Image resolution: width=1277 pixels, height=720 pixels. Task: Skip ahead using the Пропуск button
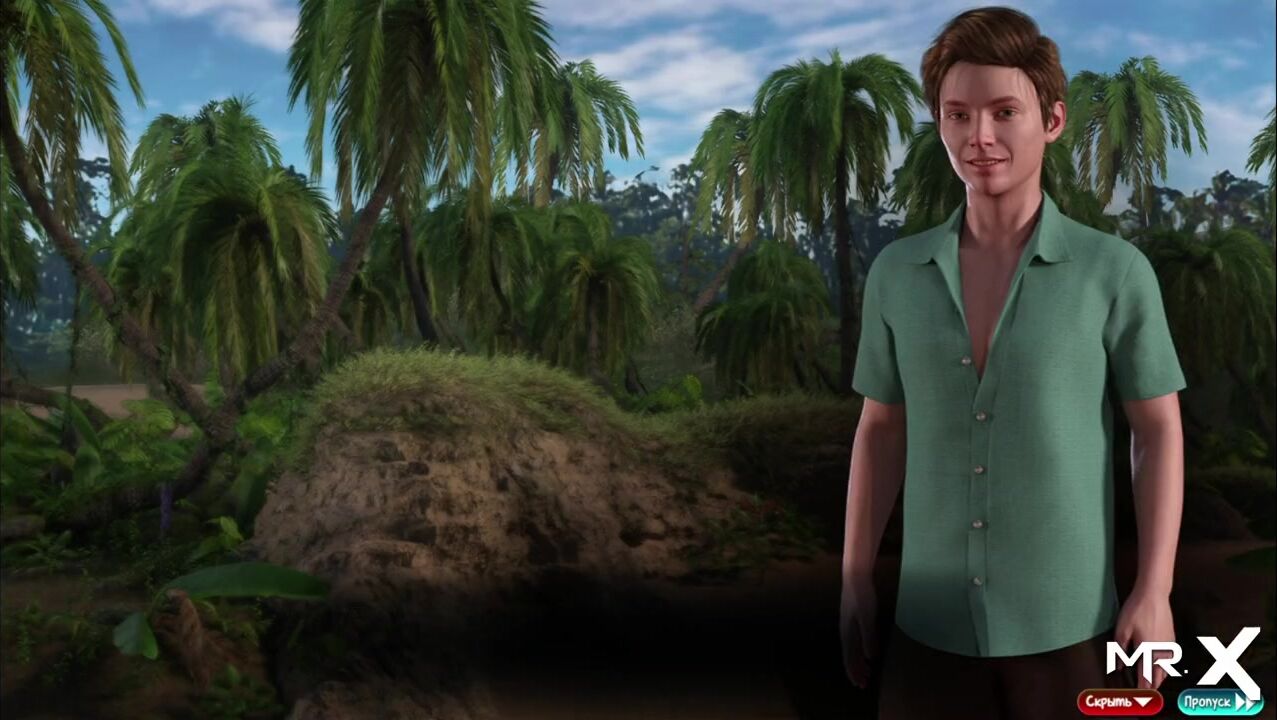1219,702
